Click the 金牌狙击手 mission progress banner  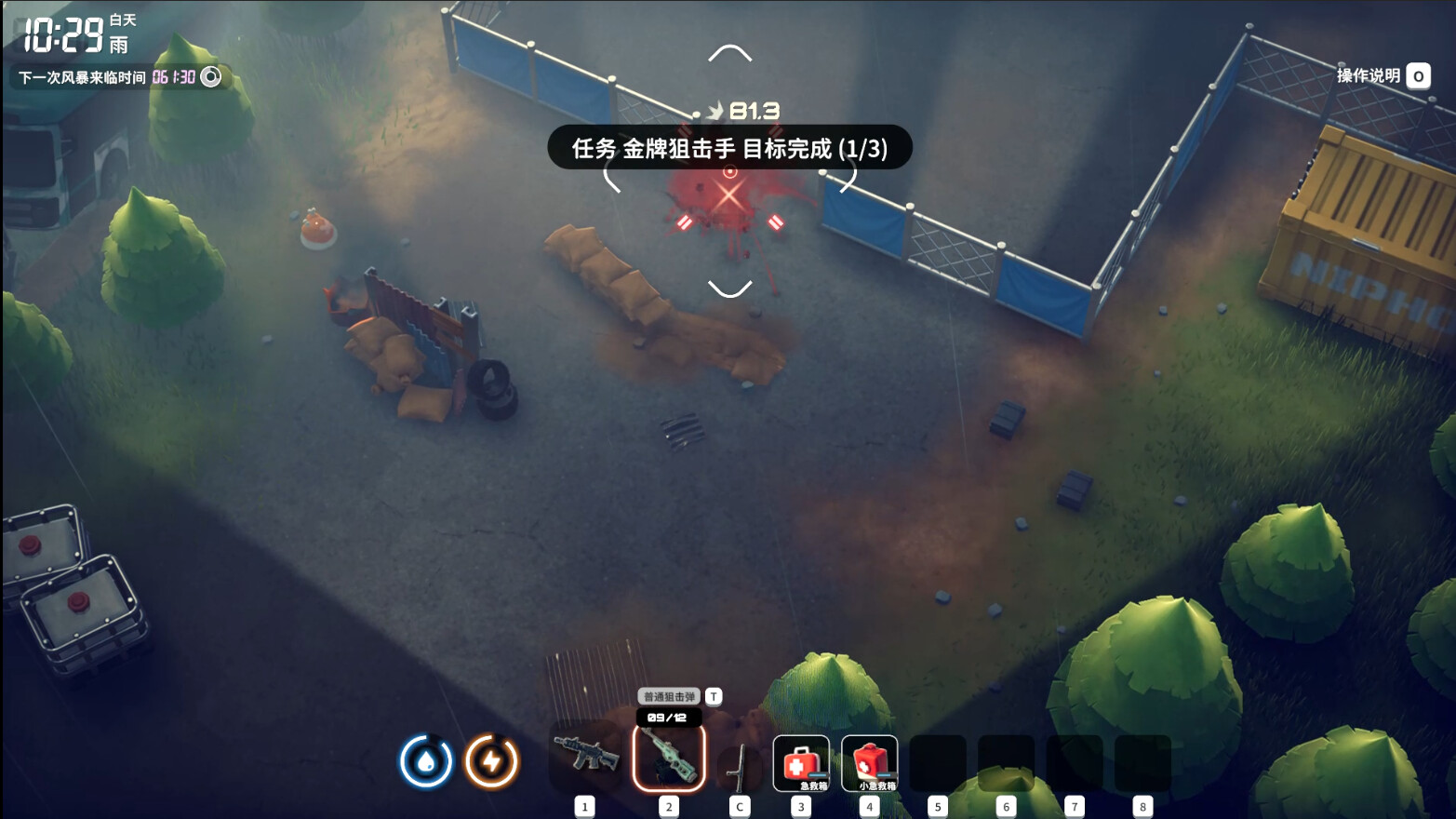729,148
